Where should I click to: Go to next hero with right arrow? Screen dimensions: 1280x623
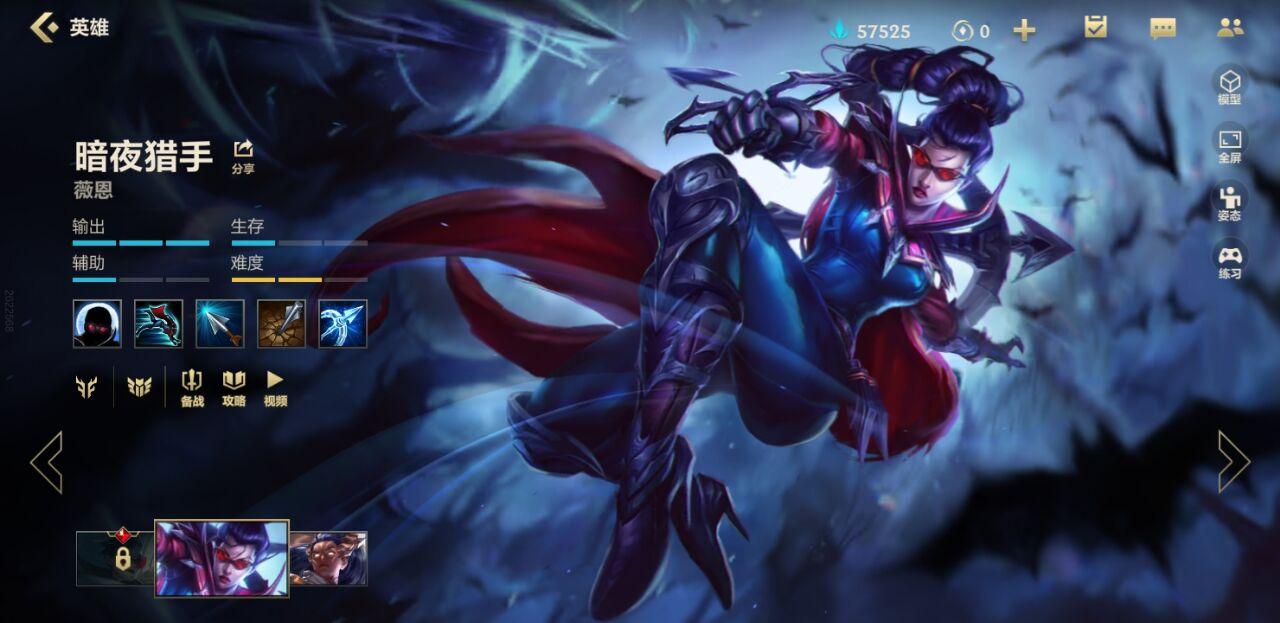(x=1233, y=462)
